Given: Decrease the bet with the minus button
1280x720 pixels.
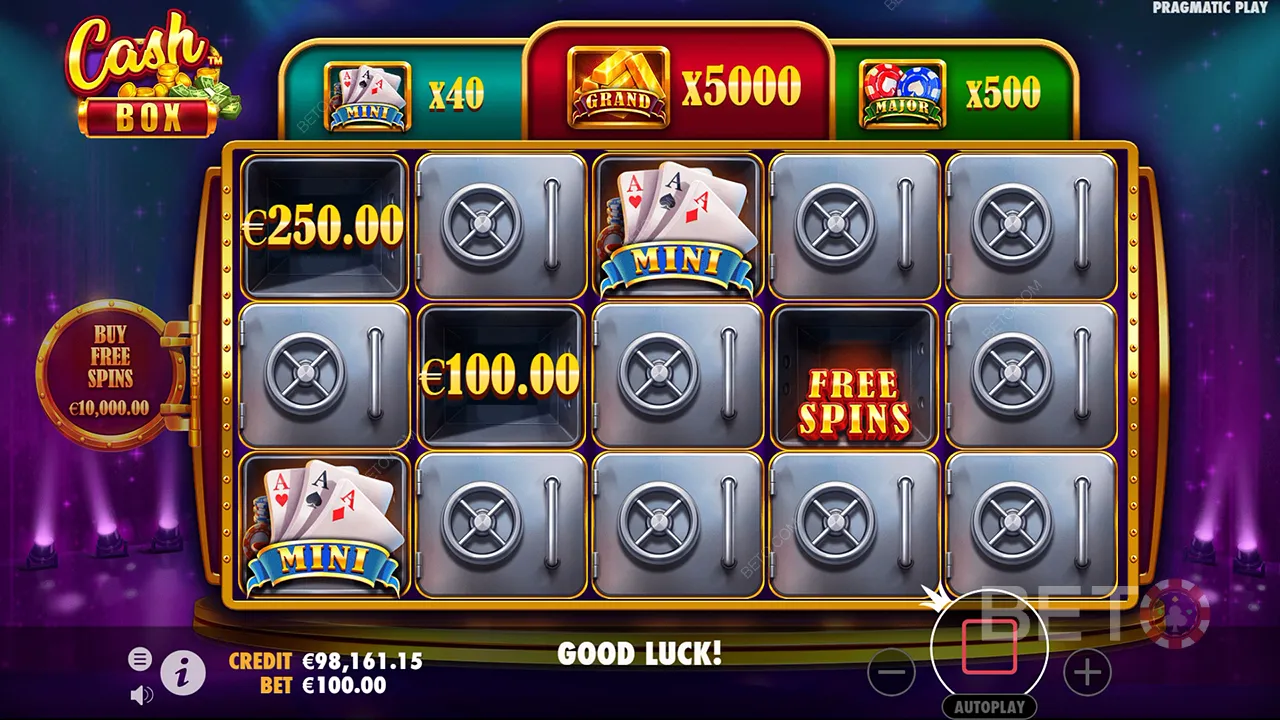Looking at the screenshot, I should [x=891, y=673].
